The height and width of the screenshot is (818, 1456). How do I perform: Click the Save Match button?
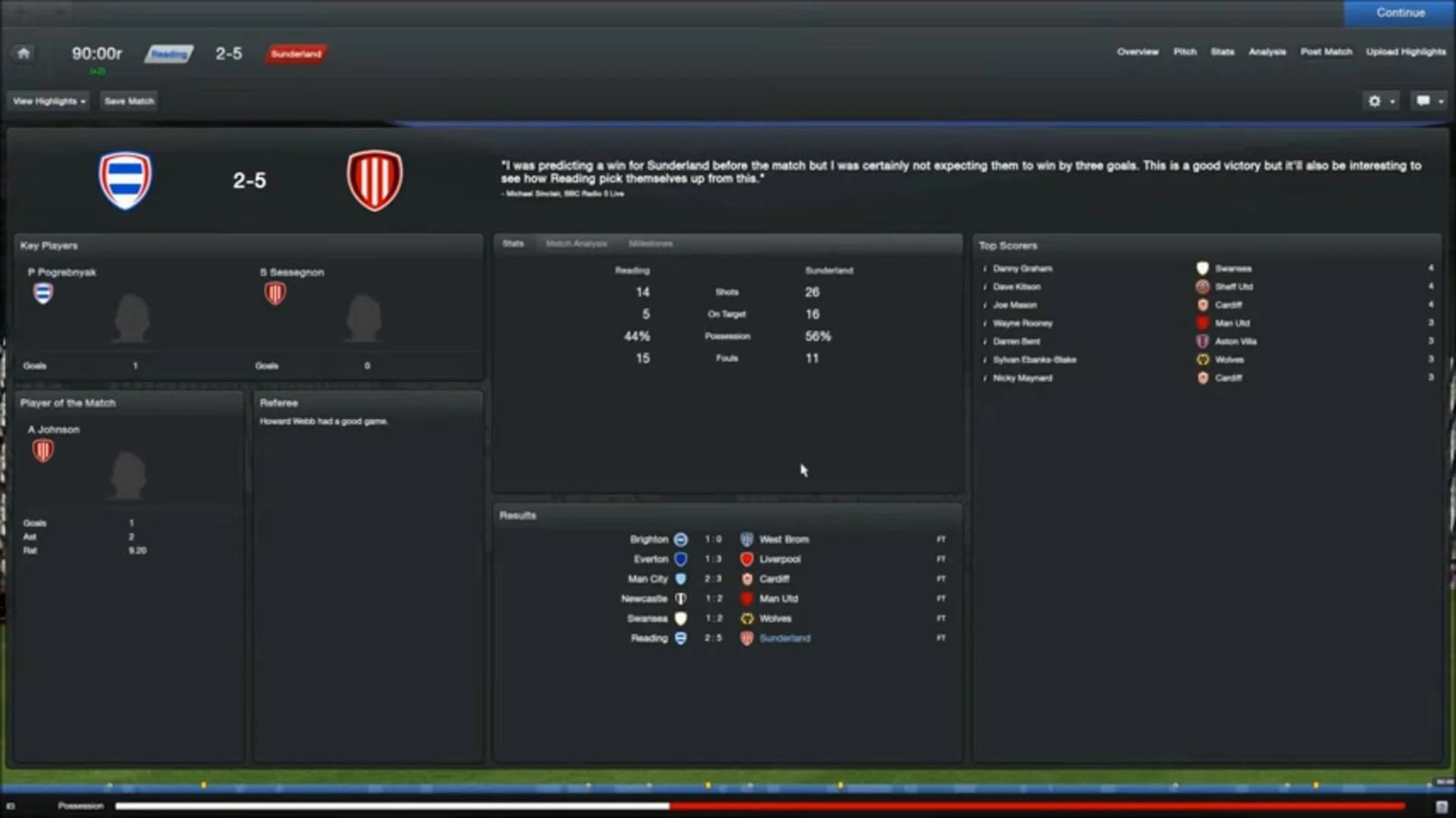point(127,100)
